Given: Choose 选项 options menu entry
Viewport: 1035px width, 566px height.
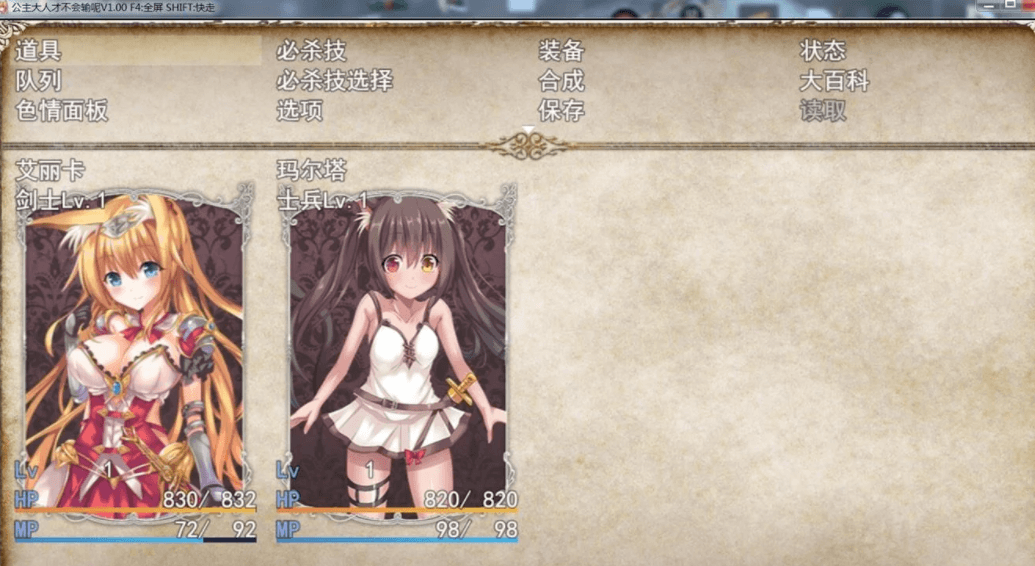Looking at the screenshot, I should (300, 111).
